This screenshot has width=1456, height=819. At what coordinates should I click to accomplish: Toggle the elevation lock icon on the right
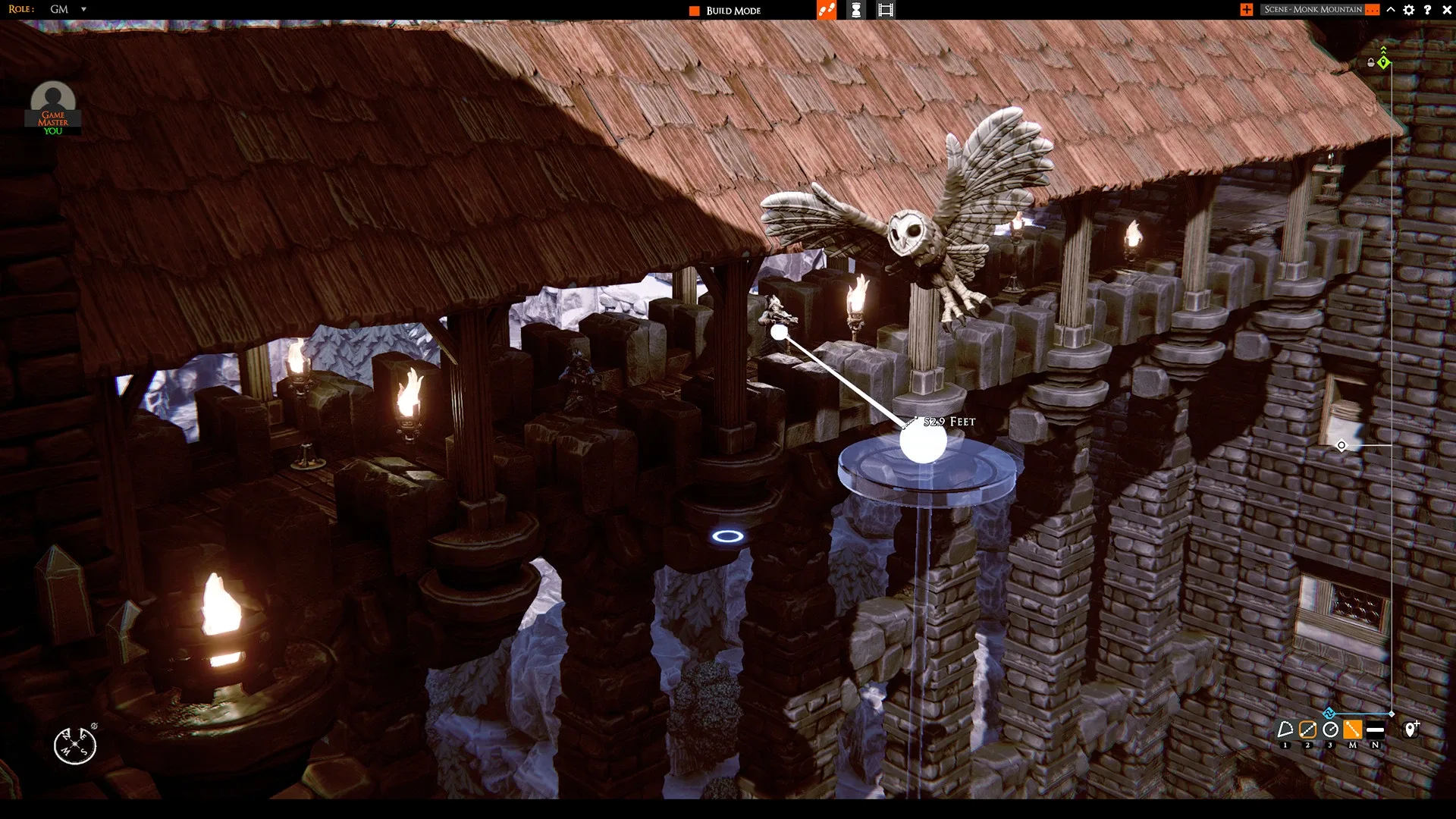1370,62
